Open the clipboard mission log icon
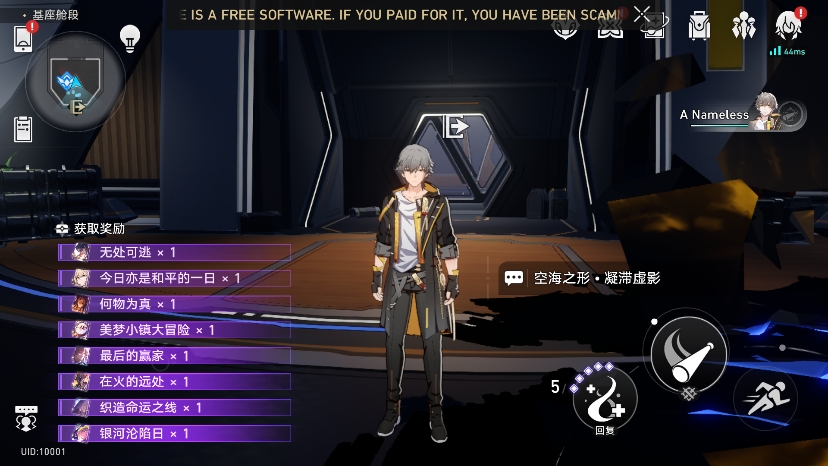 click(24, 129)
